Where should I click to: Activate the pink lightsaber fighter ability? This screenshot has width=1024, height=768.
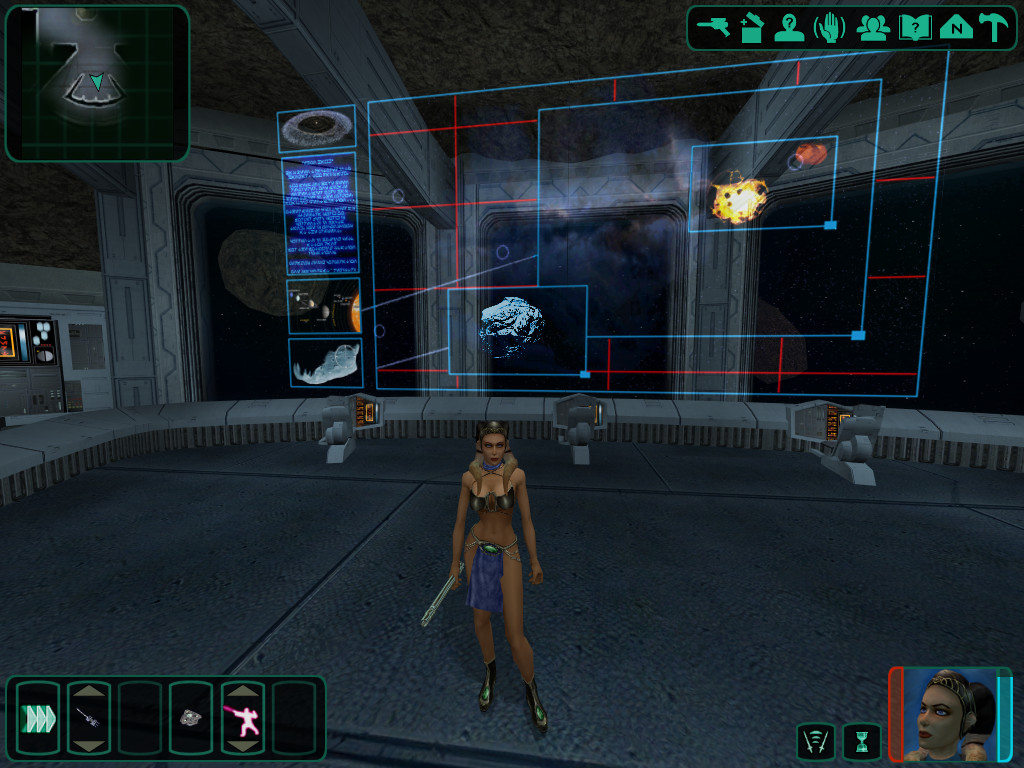coord(241,717)
